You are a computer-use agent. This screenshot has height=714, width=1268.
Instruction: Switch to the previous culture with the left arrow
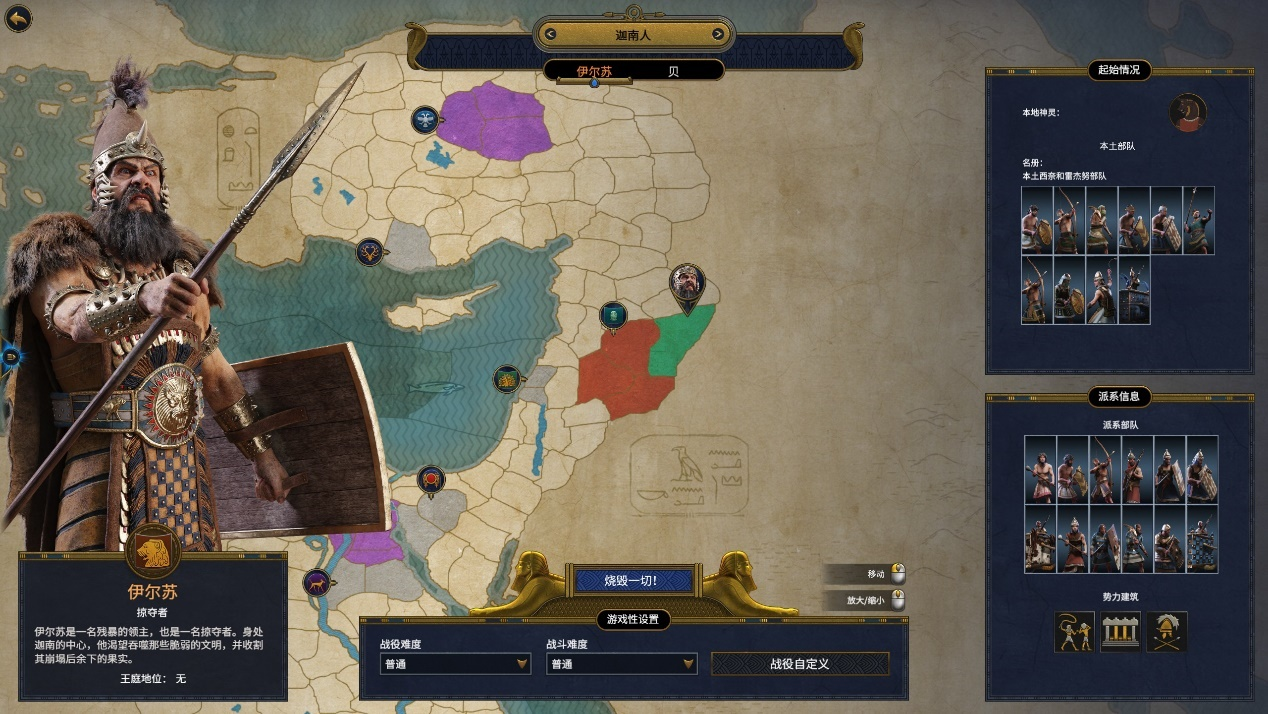(549, 35)
